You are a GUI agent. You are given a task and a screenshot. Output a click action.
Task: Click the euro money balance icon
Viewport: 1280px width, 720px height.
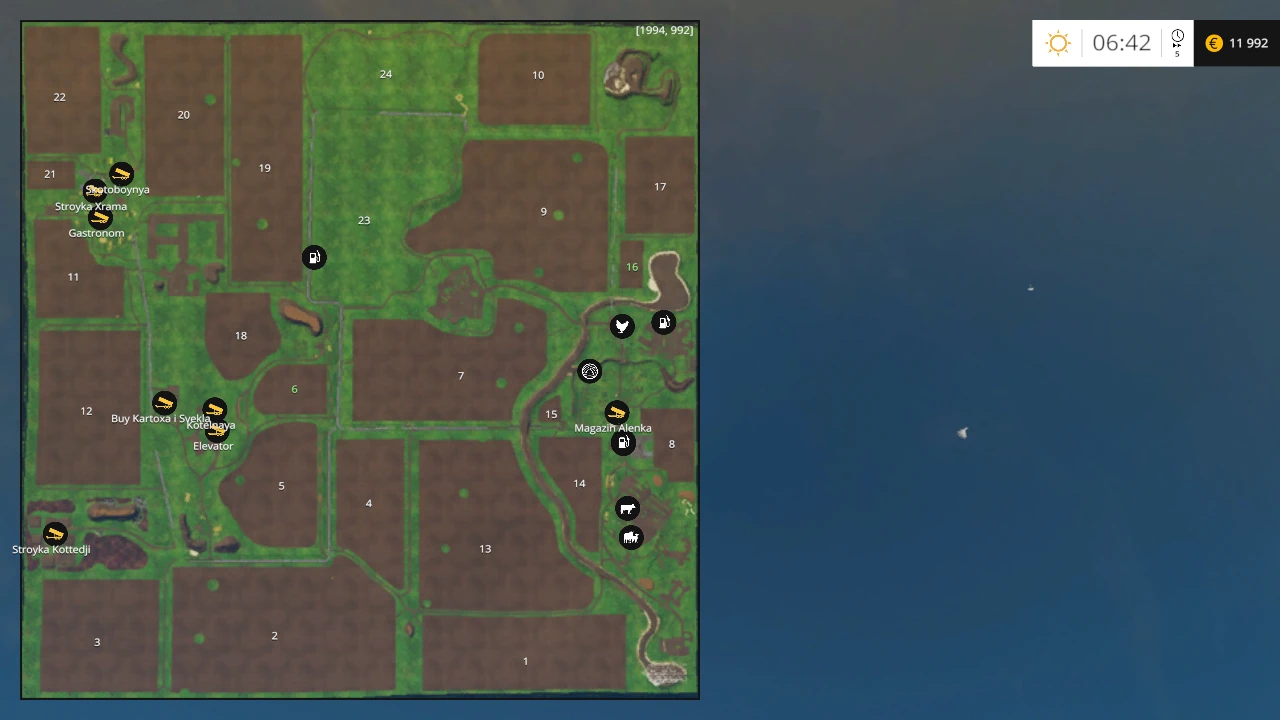[1213, 43]
